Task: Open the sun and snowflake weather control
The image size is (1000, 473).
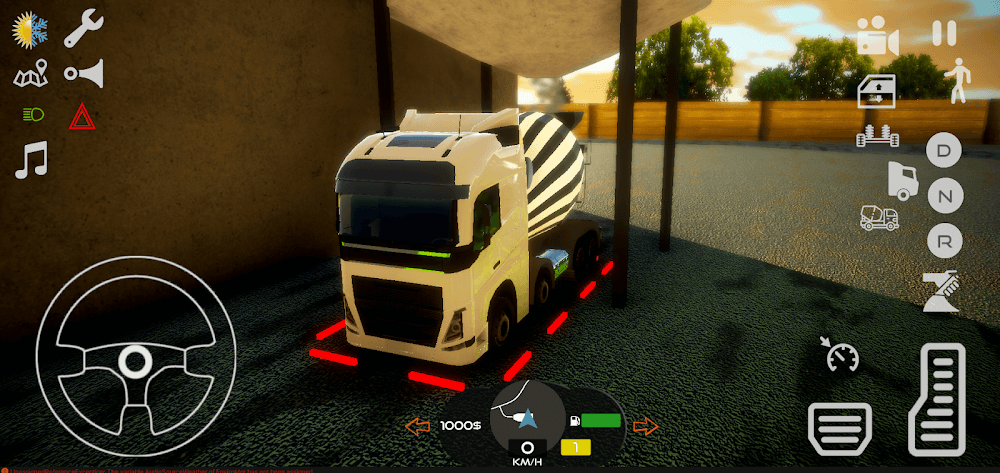Action: point(31,30)
